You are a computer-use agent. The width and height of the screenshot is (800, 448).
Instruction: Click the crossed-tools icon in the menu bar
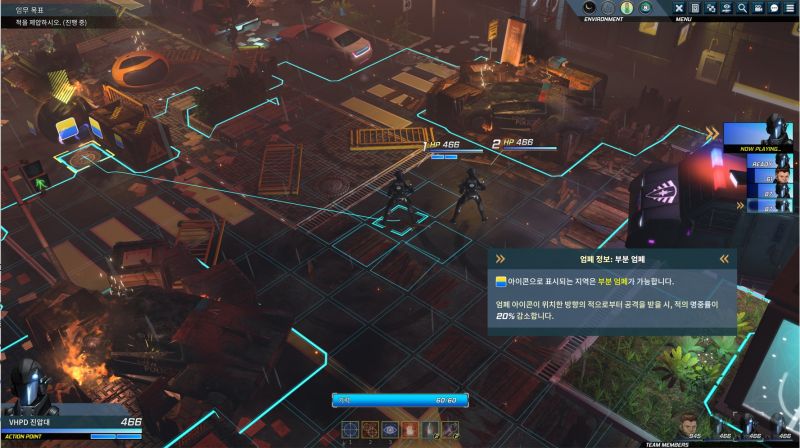679,8
